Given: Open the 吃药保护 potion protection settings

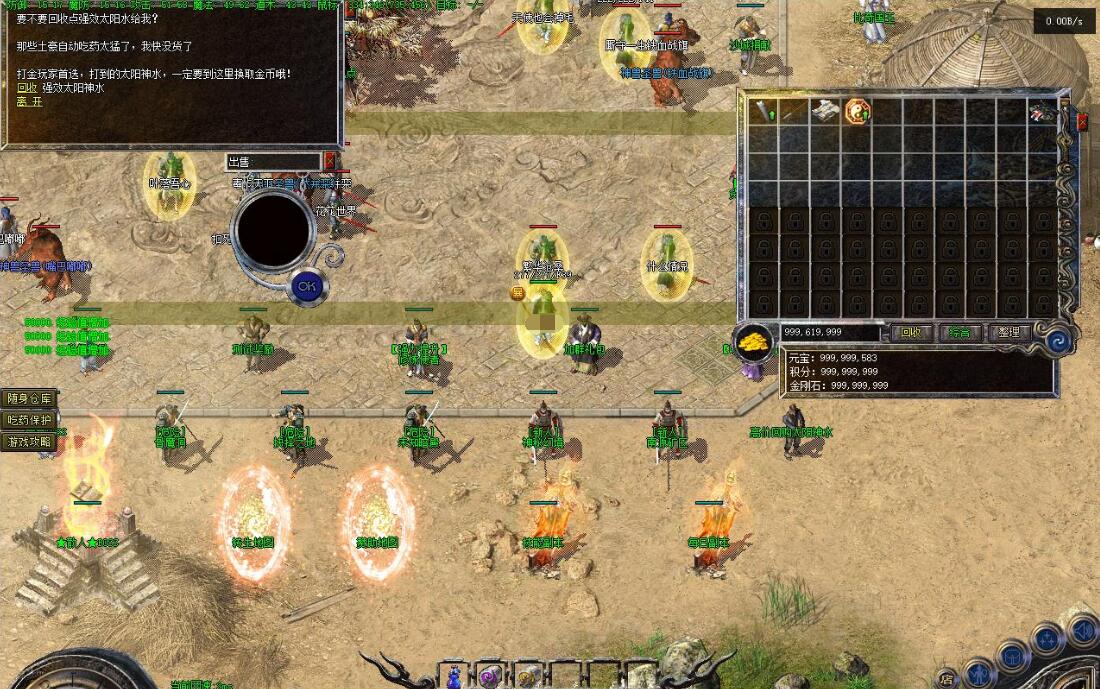Looking at the screenshot, I should (x=29, y=420).
